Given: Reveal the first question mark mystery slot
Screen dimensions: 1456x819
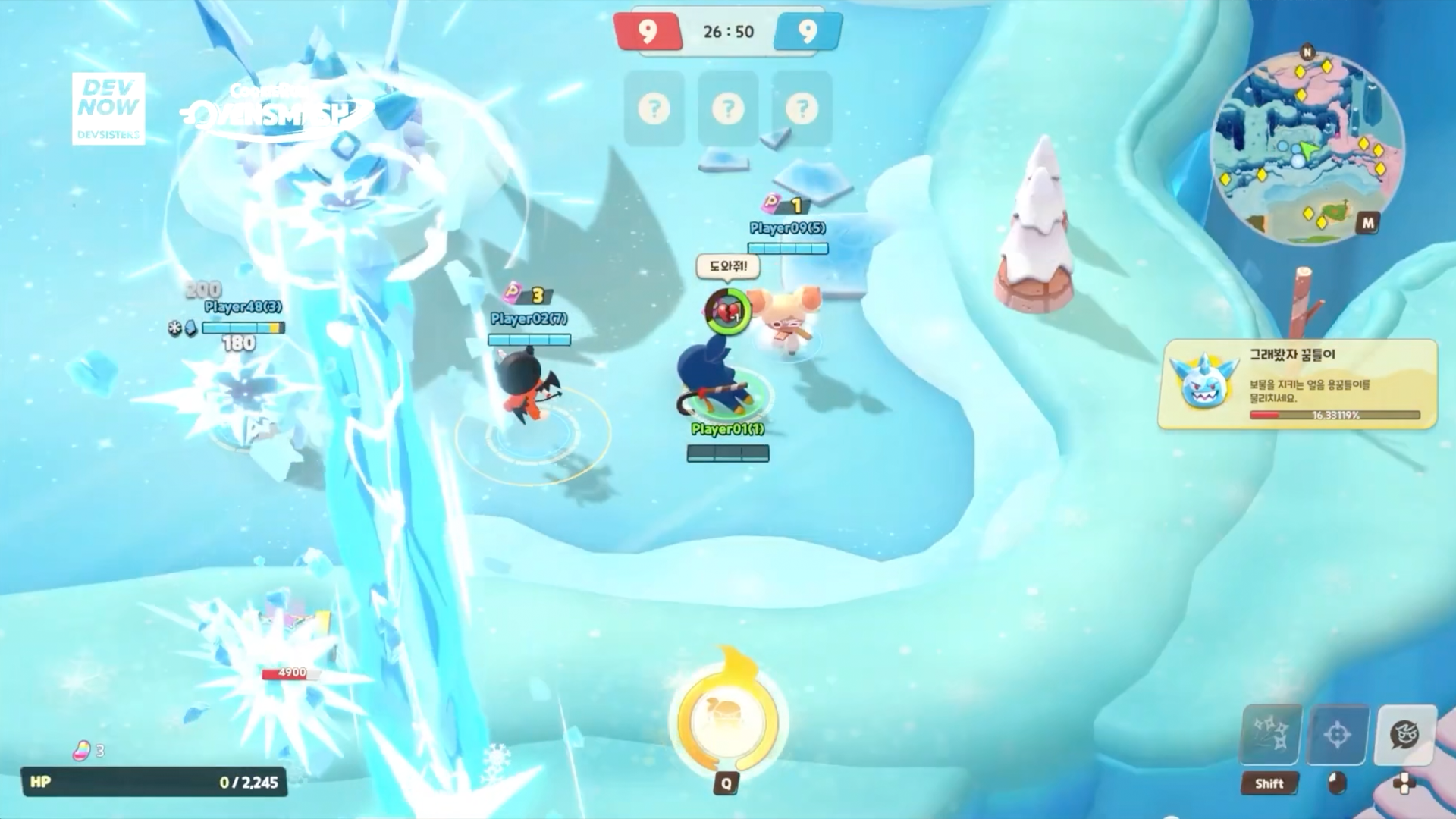Looking at the screenshot, I should pos(654,108).
